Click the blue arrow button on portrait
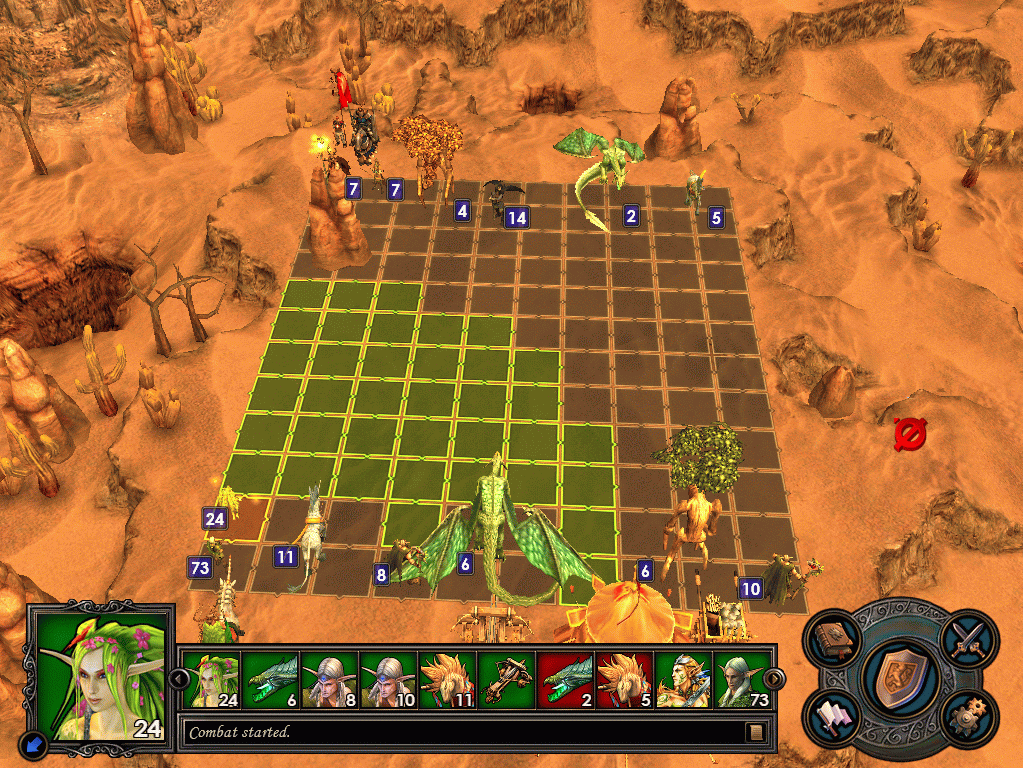Image resolution: width=1023 pixels, height=768 pixels. (32, 744)
